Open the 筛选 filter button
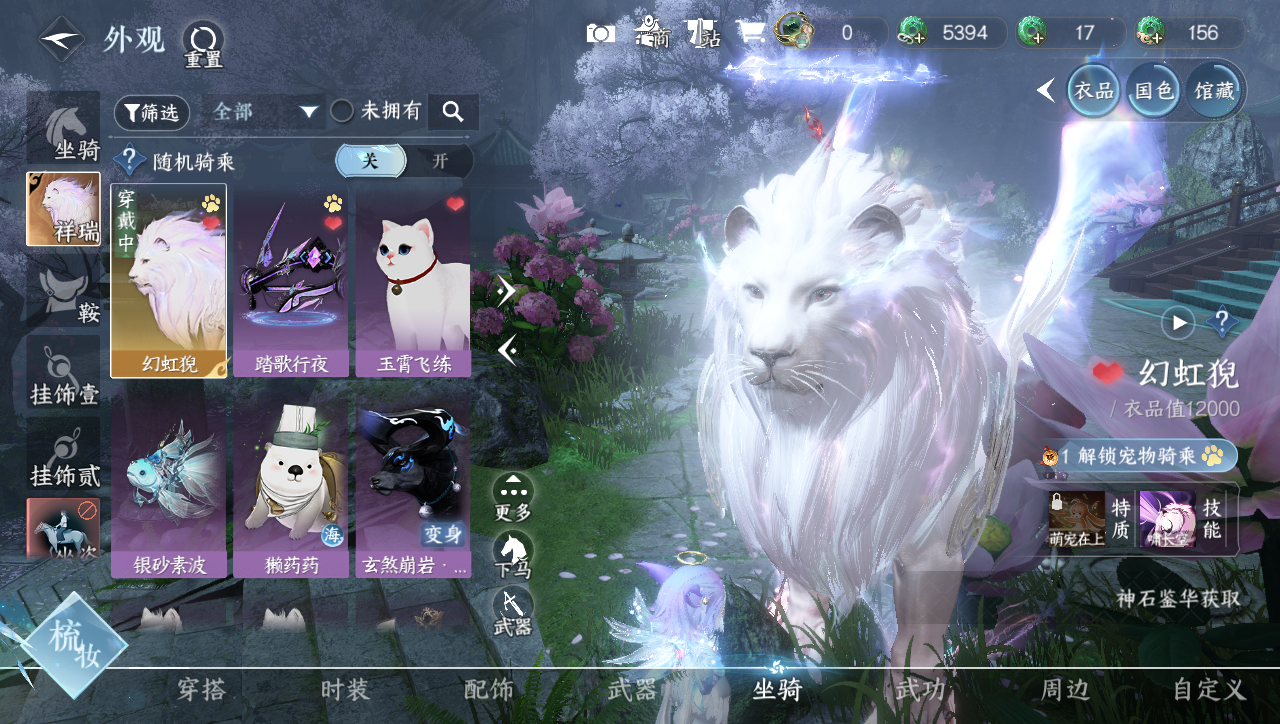This screenshot has height=724, width=1280. click(152, 113)
